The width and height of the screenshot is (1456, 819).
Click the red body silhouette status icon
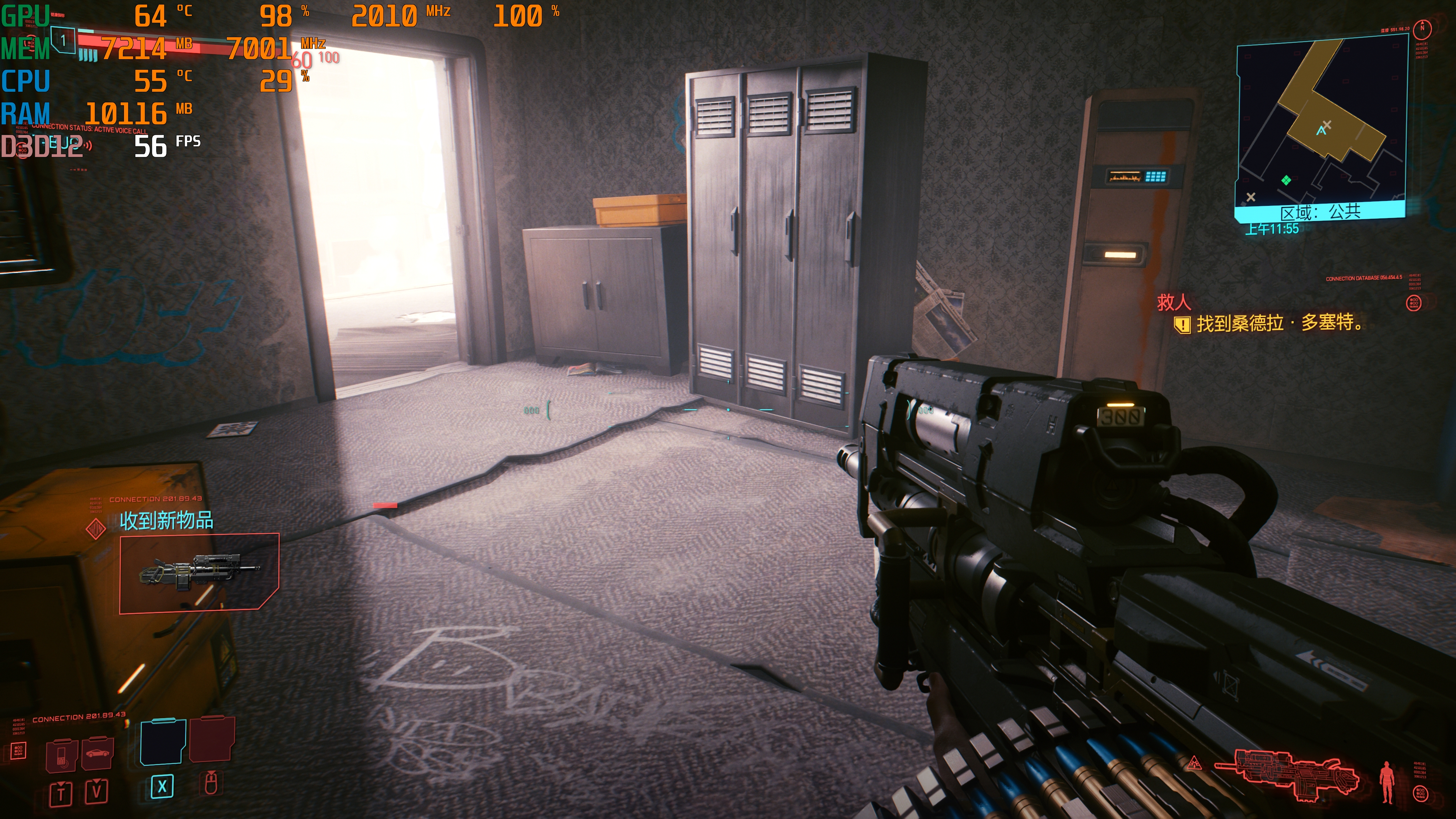click(1386, 781)
